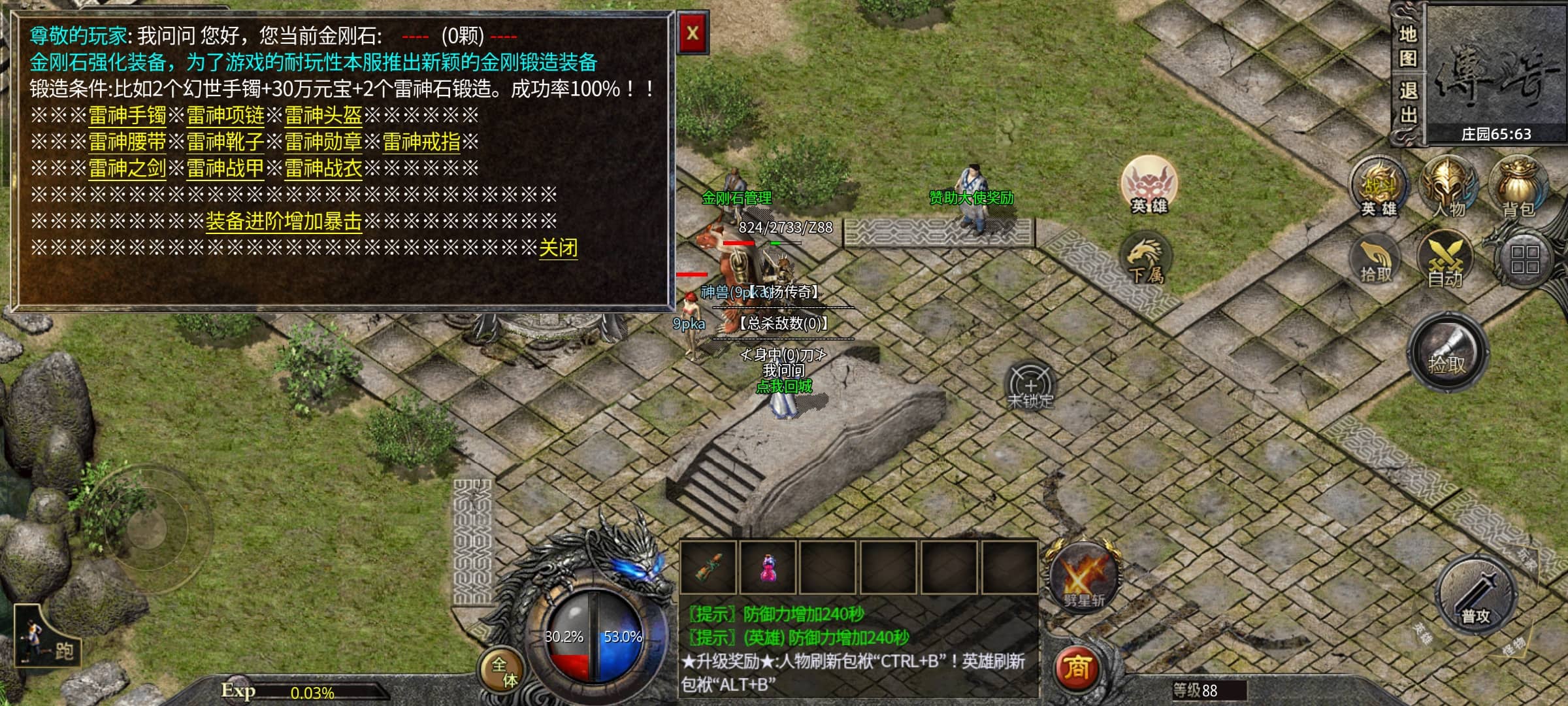
Task: Open the 商 shop button
Action: 1077,668
